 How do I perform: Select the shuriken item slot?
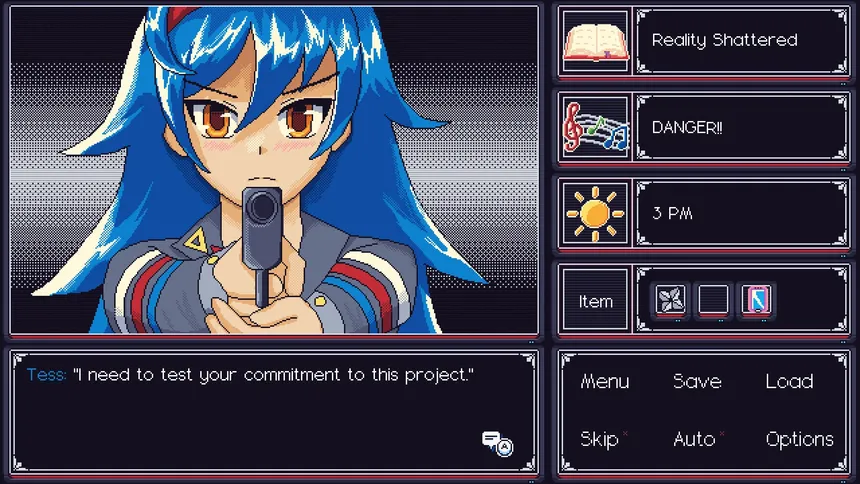669,299
